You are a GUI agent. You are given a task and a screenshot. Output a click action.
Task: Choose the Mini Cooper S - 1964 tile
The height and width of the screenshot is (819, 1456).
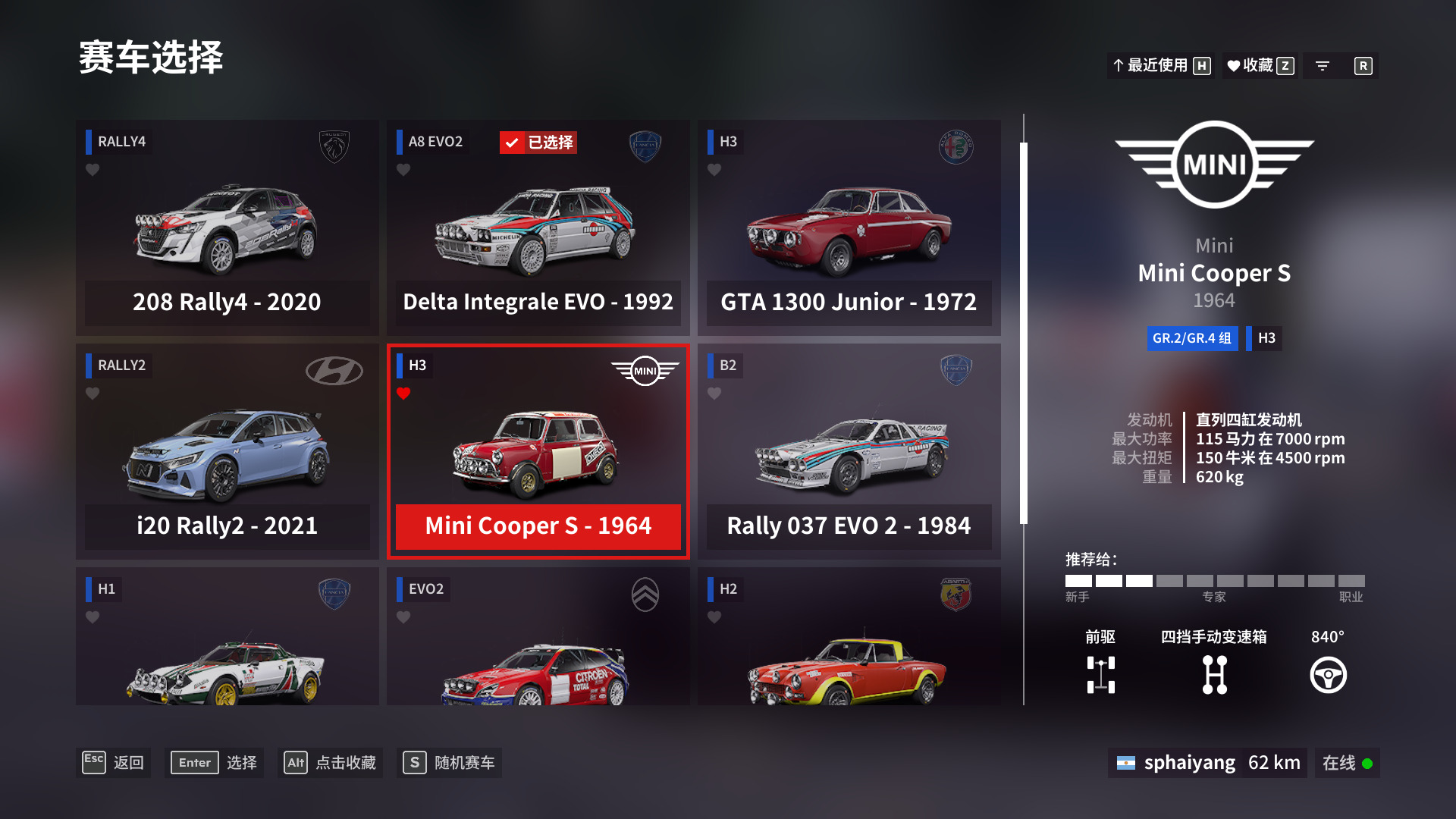coord(538,451)
